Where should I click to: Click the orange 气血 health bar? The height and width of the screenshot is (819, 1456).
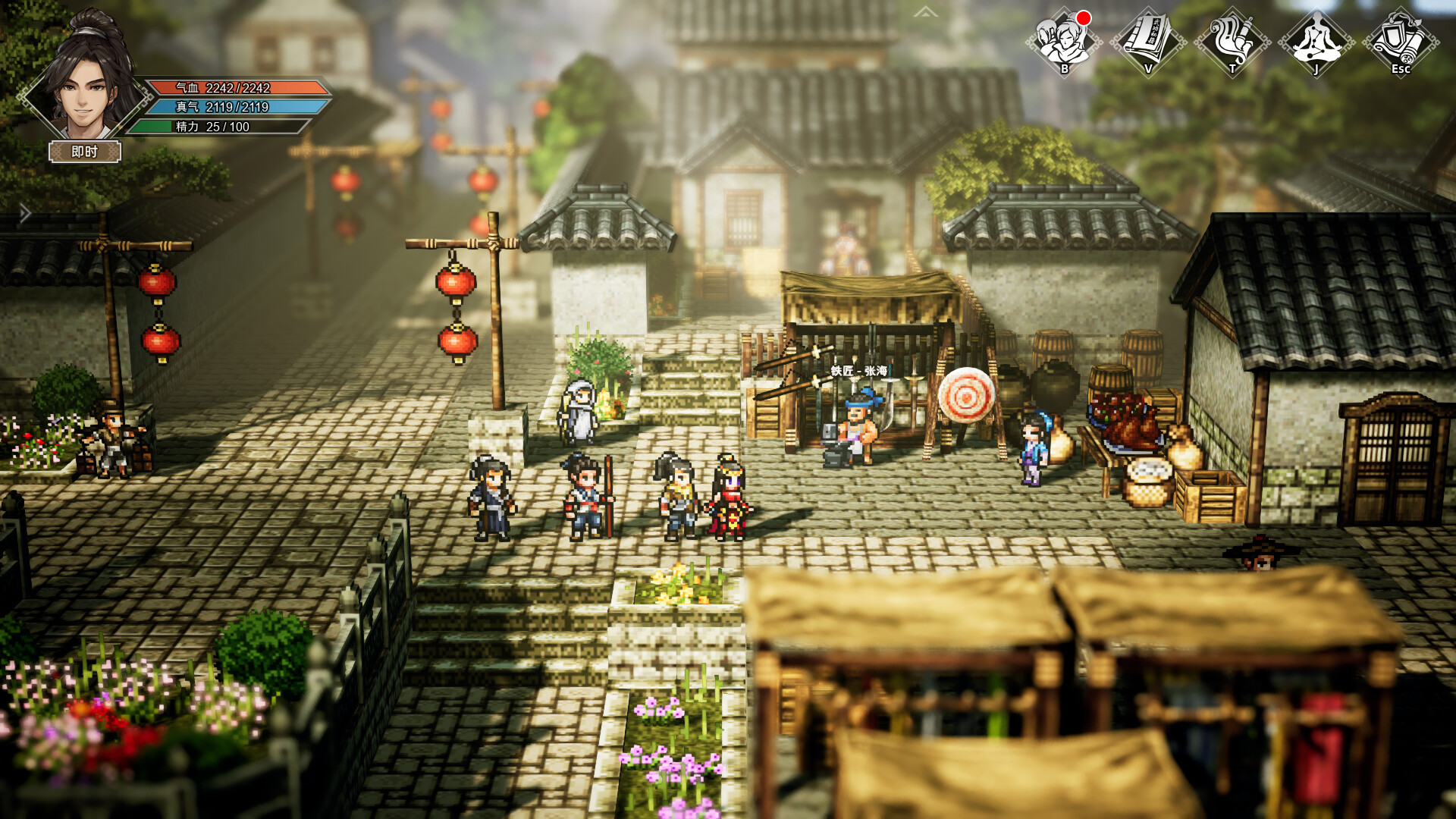coord(239,87)
